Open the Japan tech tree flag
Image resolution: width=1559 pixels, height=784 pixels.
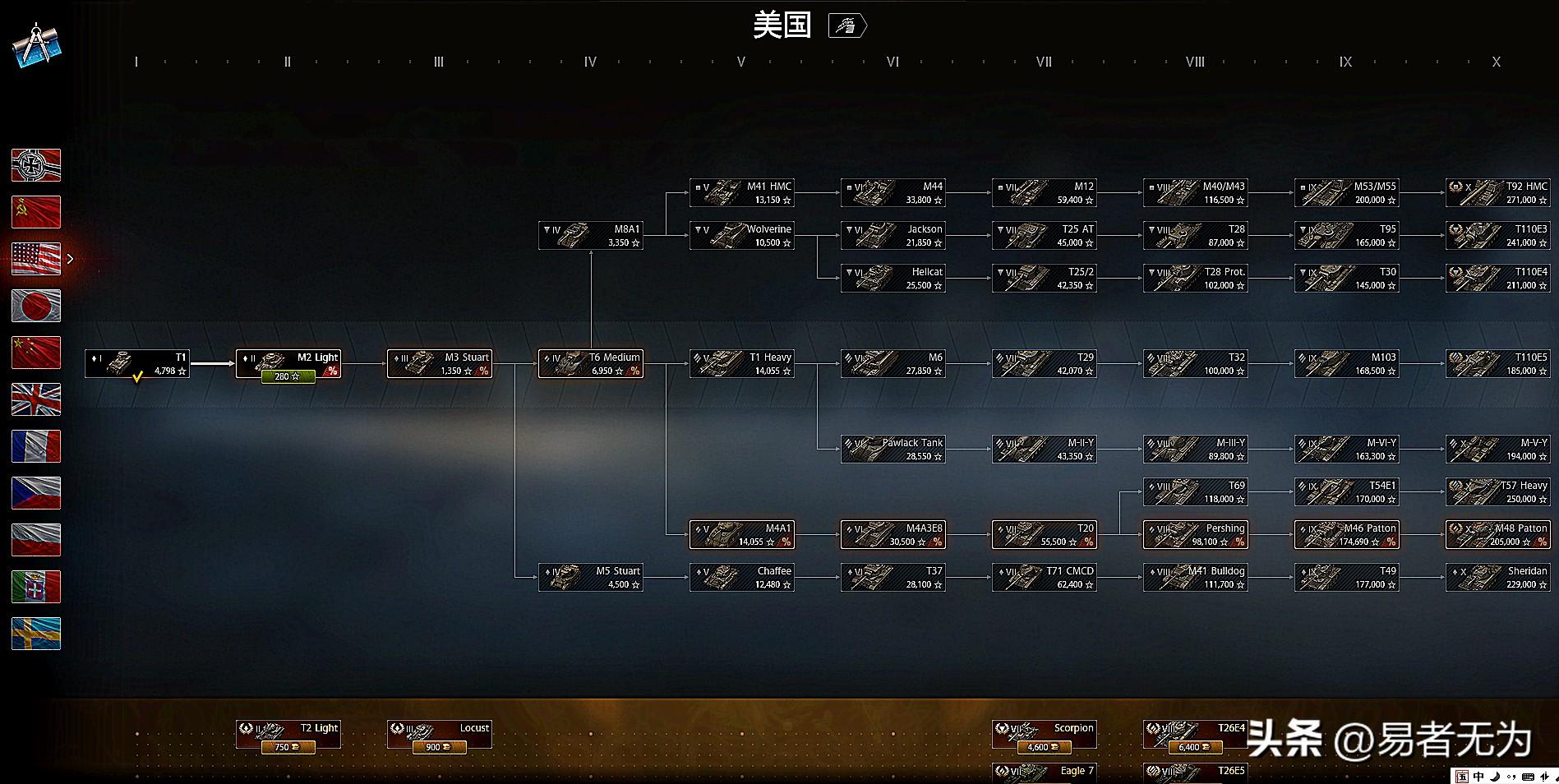pyautogui.click(x=35, y=306)
